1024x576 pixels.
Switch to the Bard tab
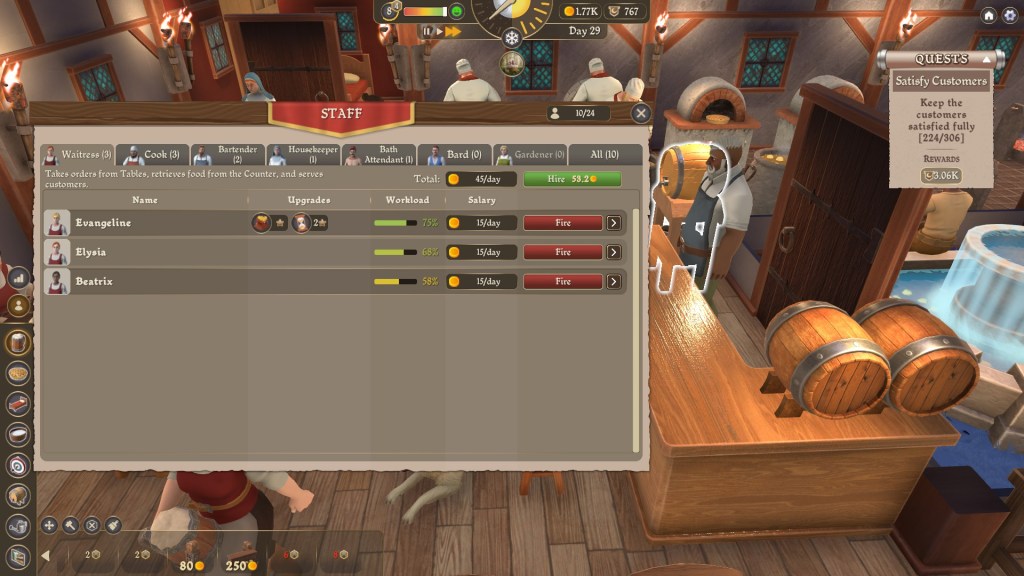coord(455,155)
